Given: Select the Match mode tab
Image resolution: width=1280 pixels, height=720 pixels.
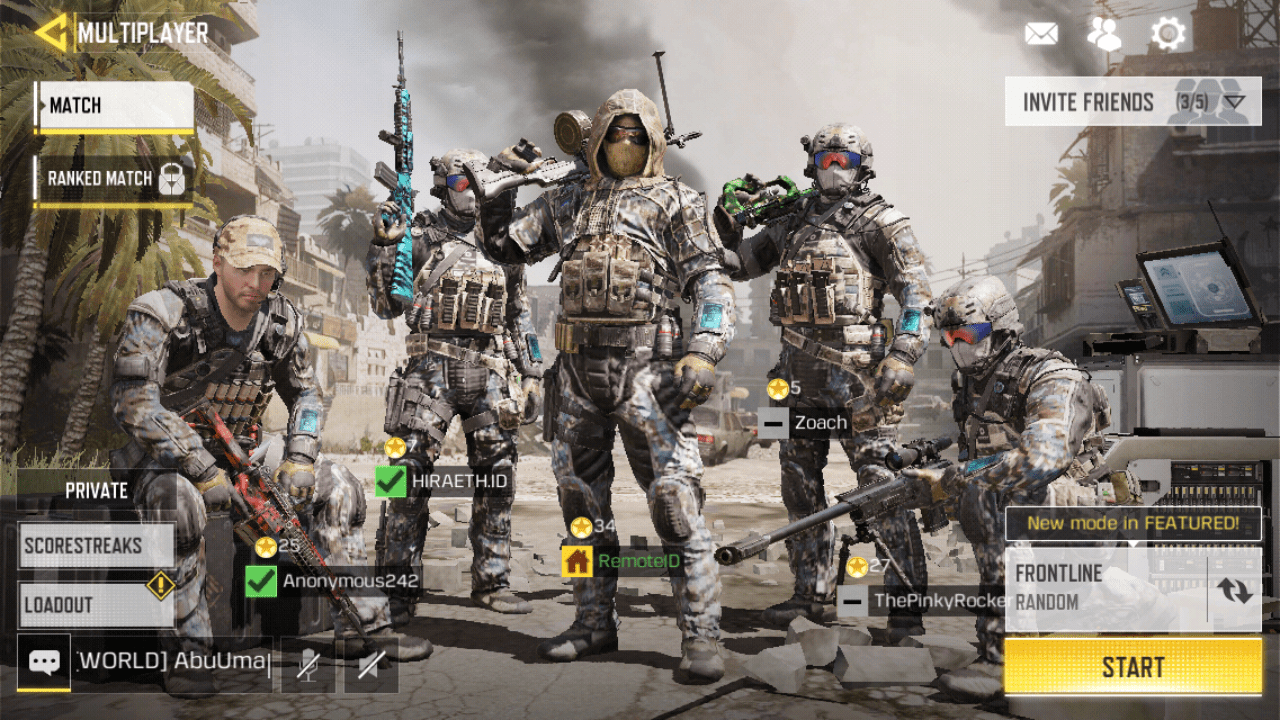Looking at the screenshot, I should click(115, 106).
